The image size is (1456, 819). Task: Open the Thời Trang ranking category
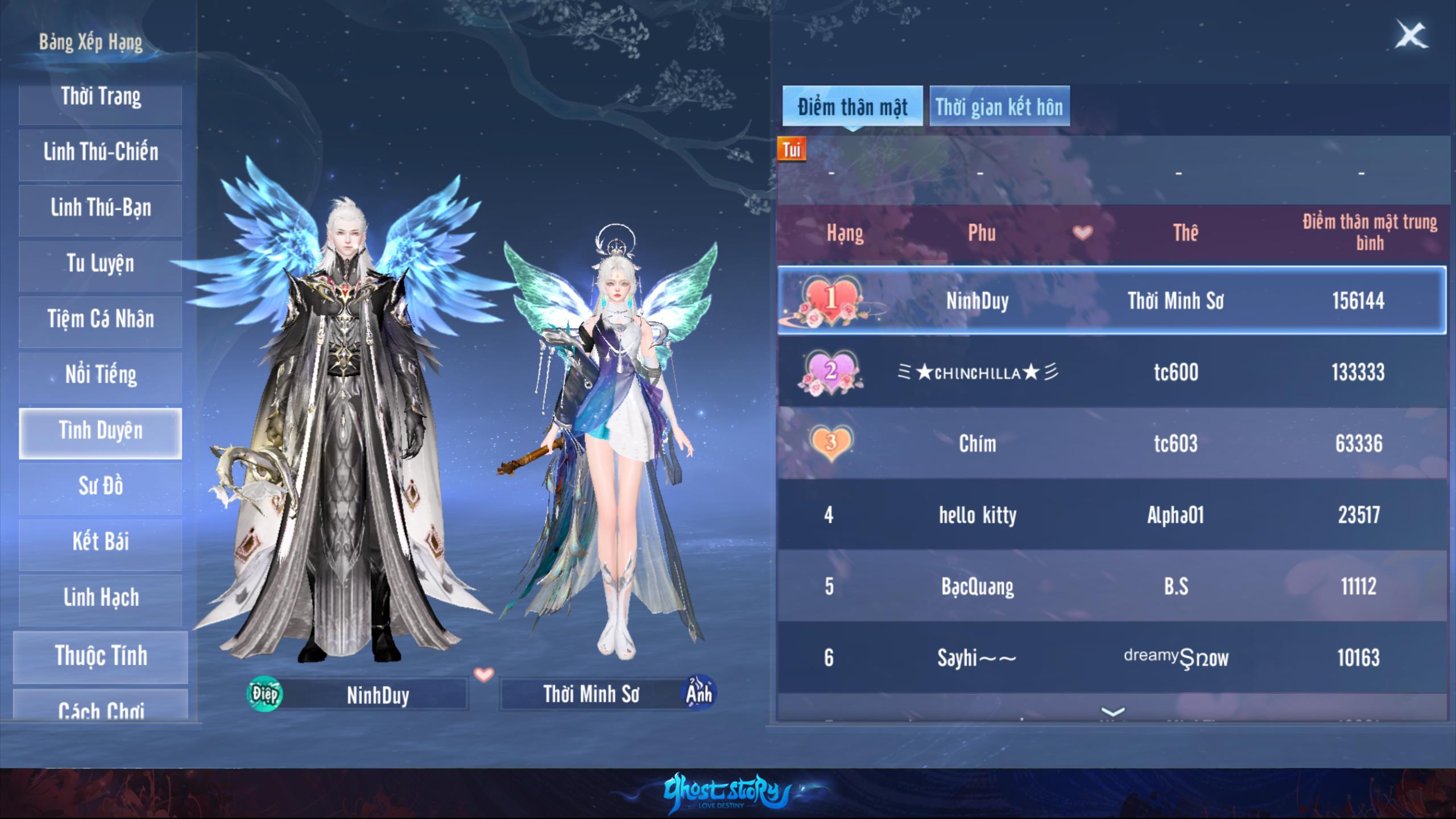coord(101,98)
